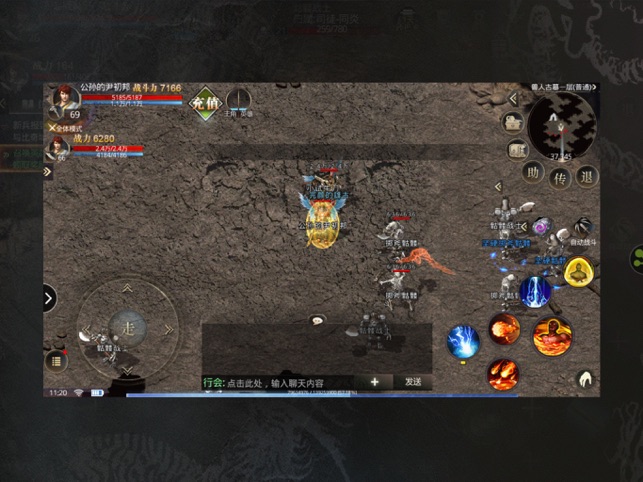Select the hero companion portrait
This screenshot has height=482, width=643.
[59, 149]
